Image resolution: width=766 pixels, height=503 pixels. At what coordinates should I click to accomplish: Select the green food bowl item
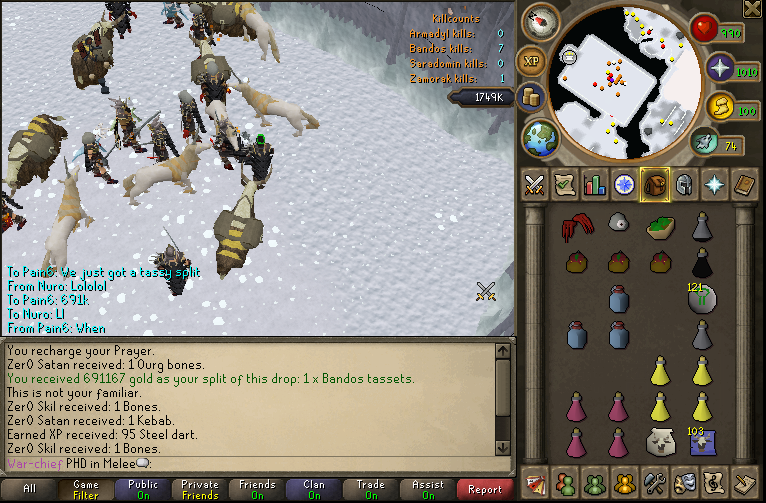pos(659,229)
